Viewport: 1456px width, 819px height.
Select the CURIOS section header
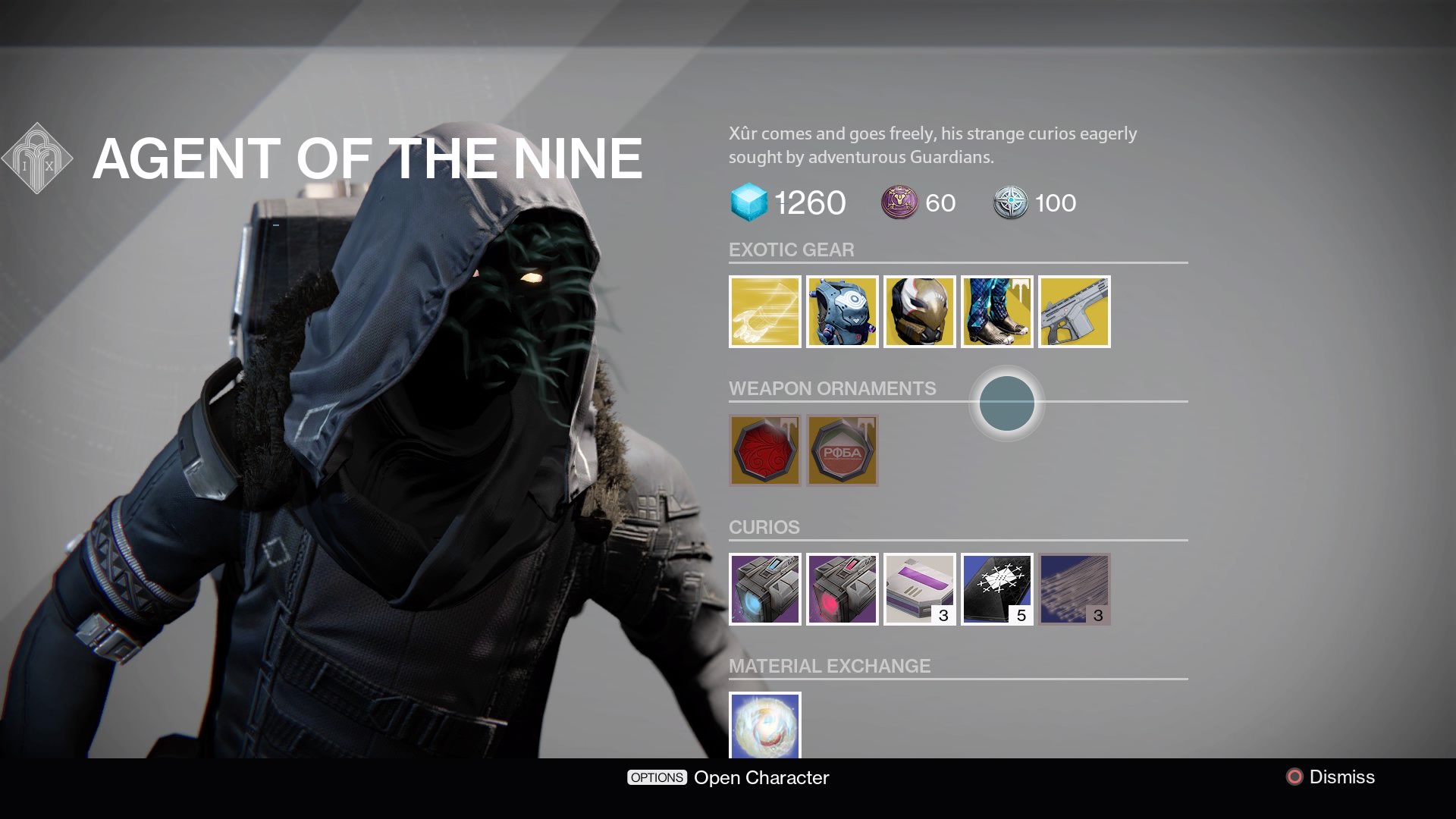click(764, 527)
